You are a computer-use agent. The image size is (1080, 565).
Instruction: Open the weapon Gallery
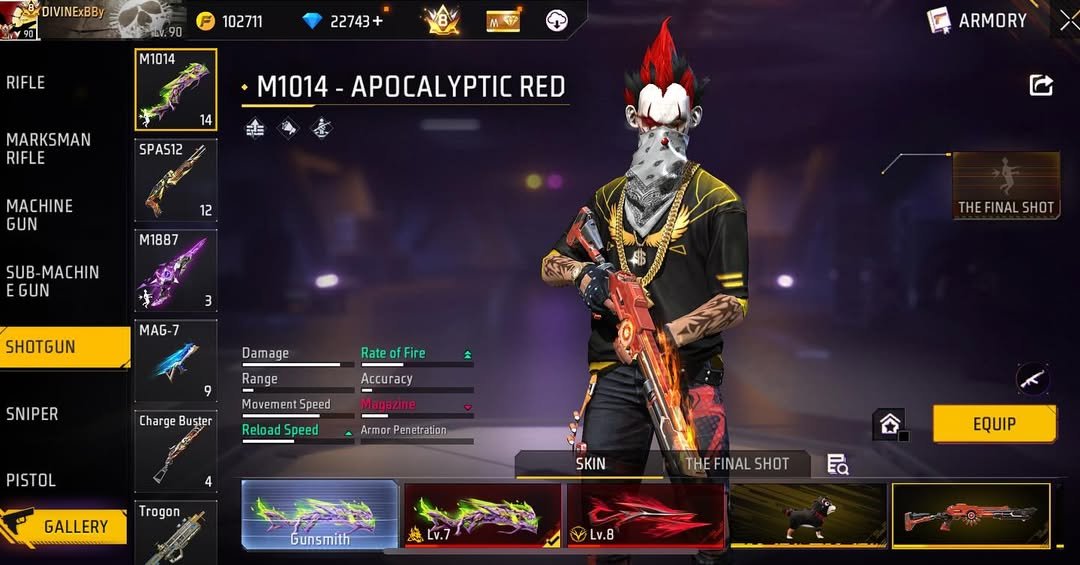(x=64, y=526)
